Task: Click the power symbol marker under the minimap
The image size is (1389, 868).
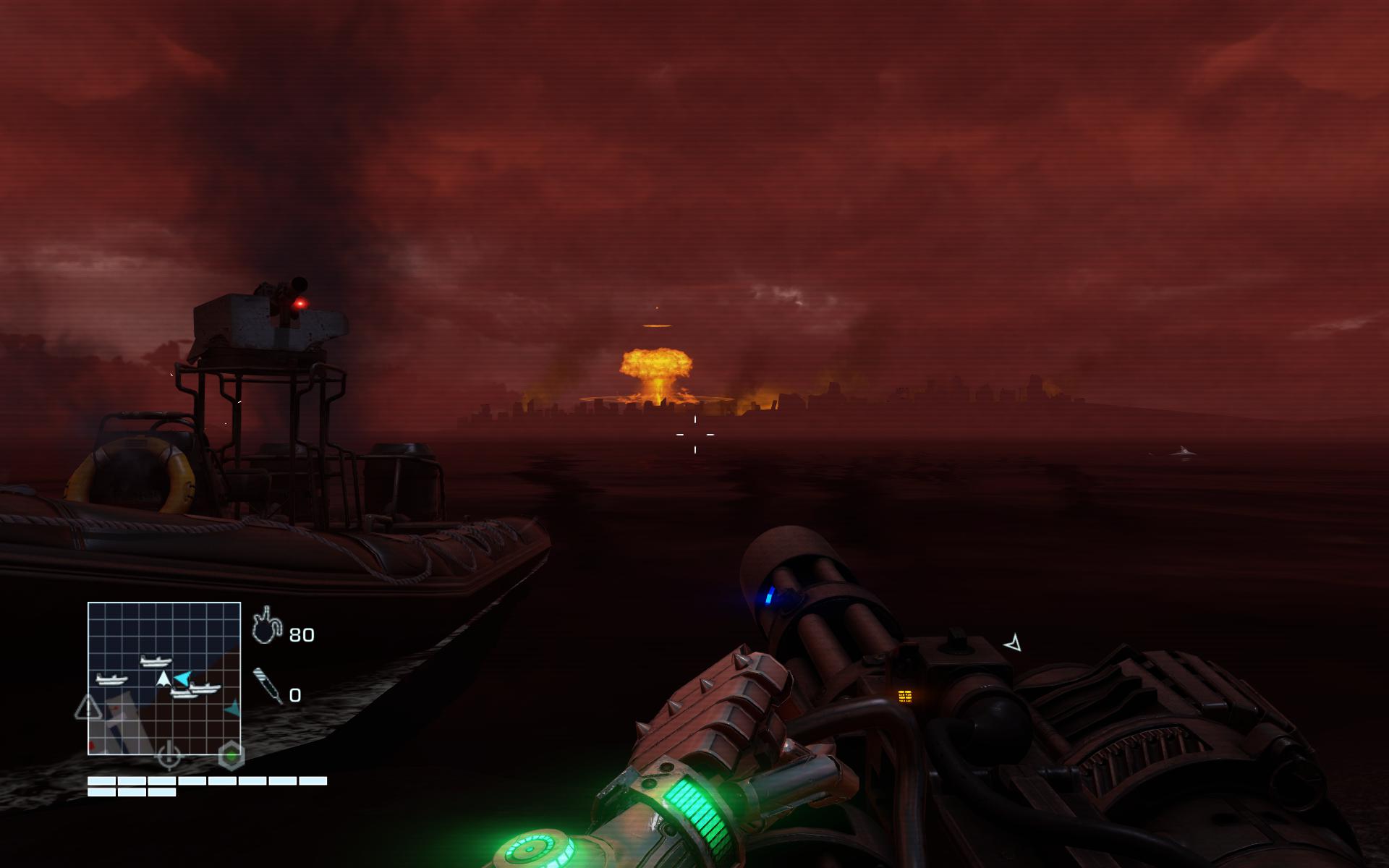Action: [x=169, y=754]
